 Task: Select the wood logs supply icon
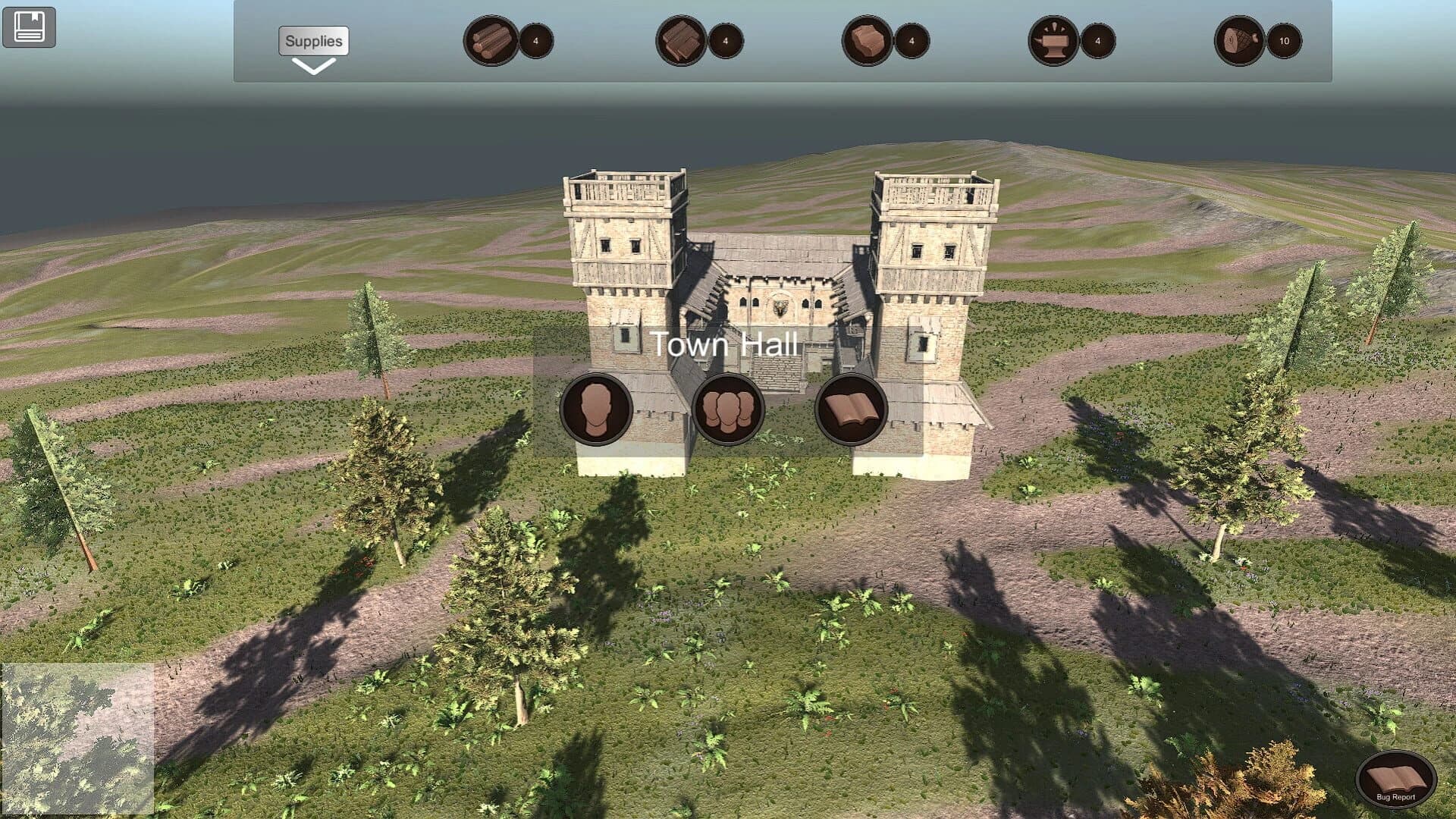coord(489,41)
